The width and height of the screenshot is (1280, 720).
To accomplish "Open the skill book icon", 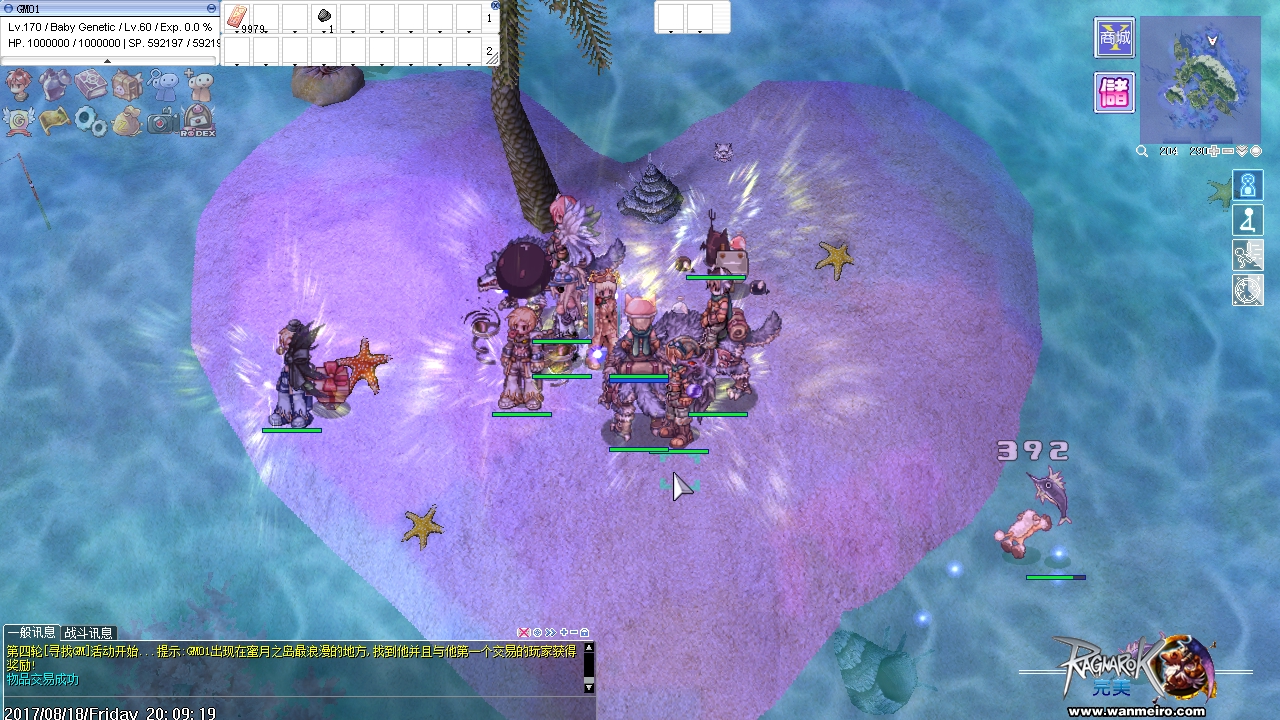I will click(90, 86).
